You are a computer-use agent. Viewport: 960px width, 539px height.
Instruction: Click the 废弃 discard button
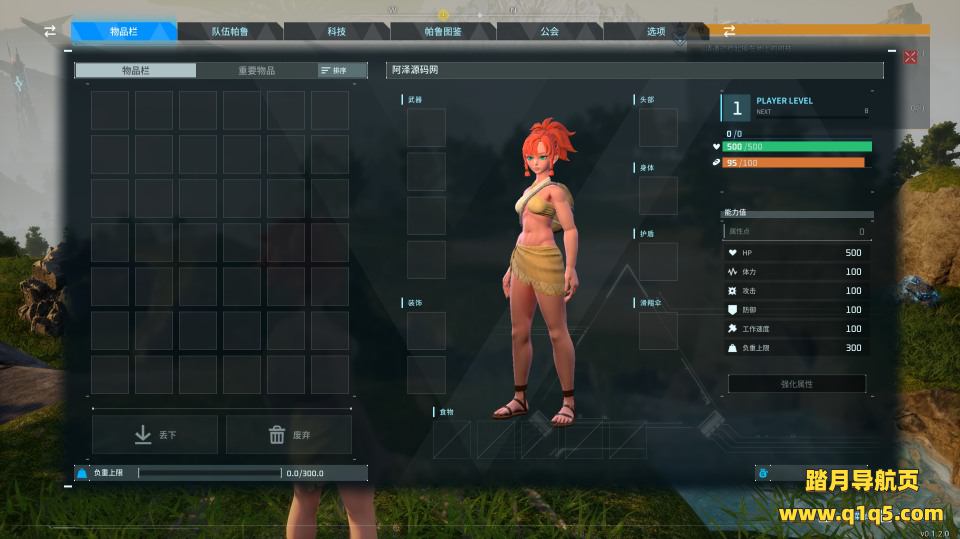point(289,435)
